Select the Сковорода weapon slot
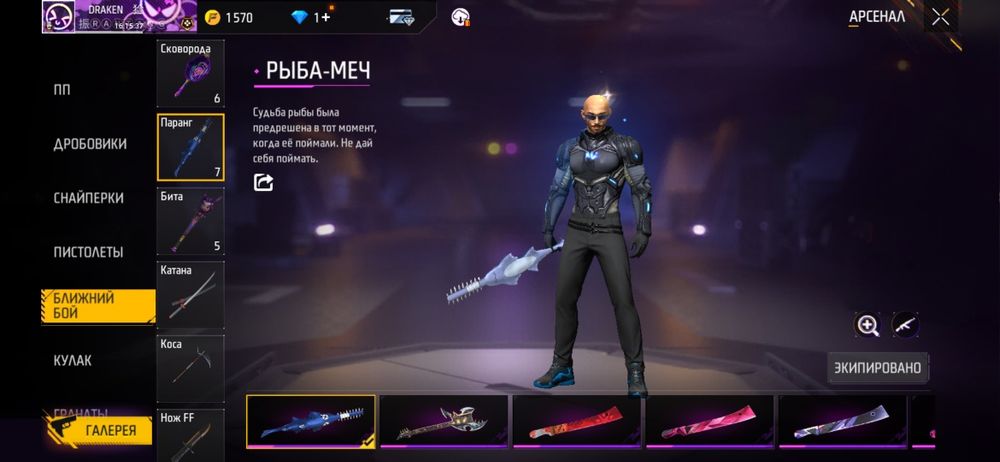This screenshot has height=462, width=1000. pos(190,74)
